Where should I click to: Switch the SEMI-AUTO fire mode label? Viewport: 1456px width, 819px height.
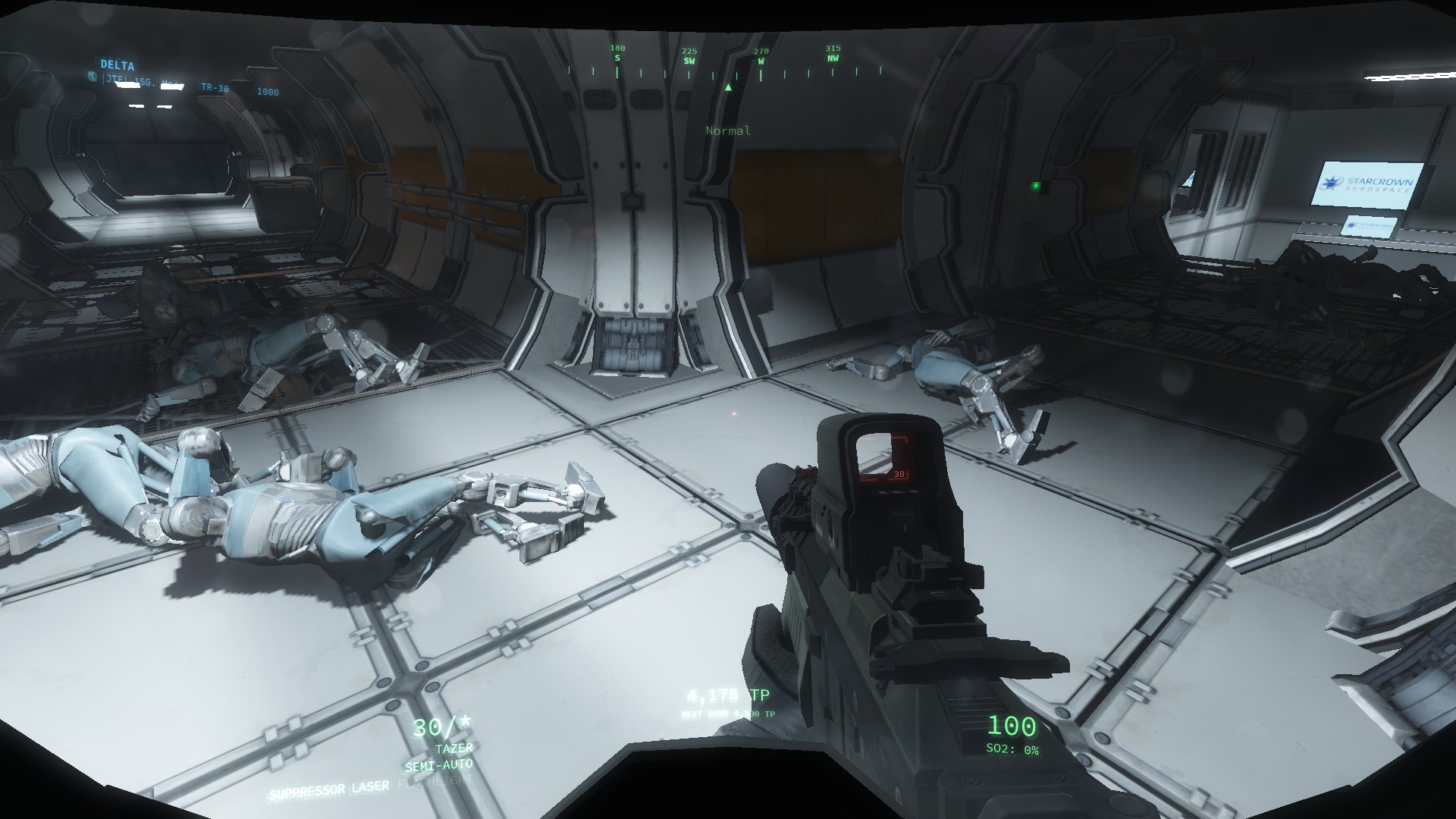click(438, 764)
